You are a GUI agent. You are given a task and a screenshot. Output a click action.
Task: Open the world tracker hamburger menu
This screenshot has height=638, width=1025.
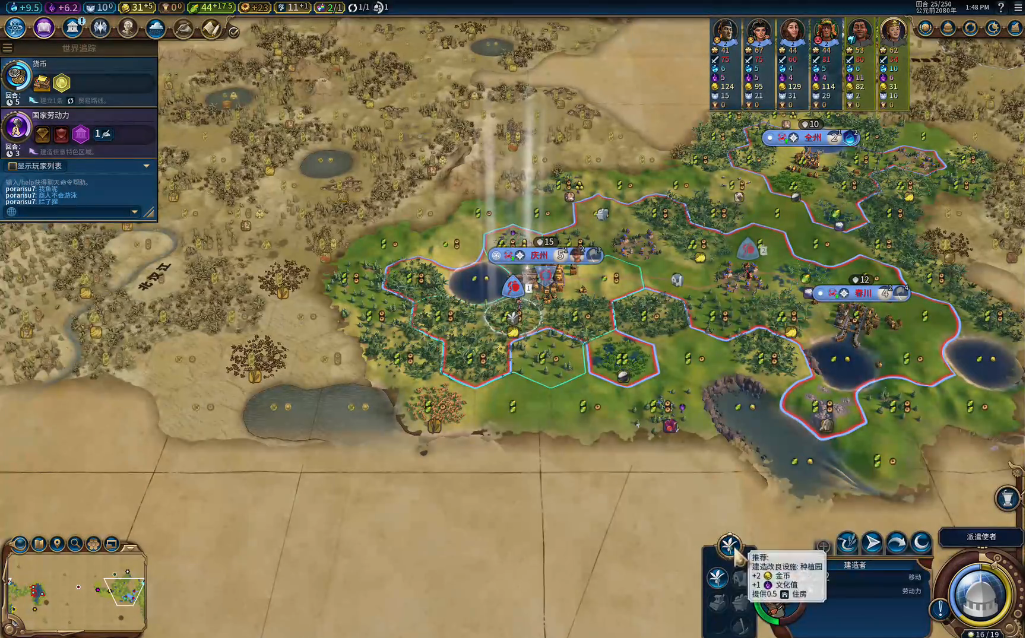click(8, 48)
